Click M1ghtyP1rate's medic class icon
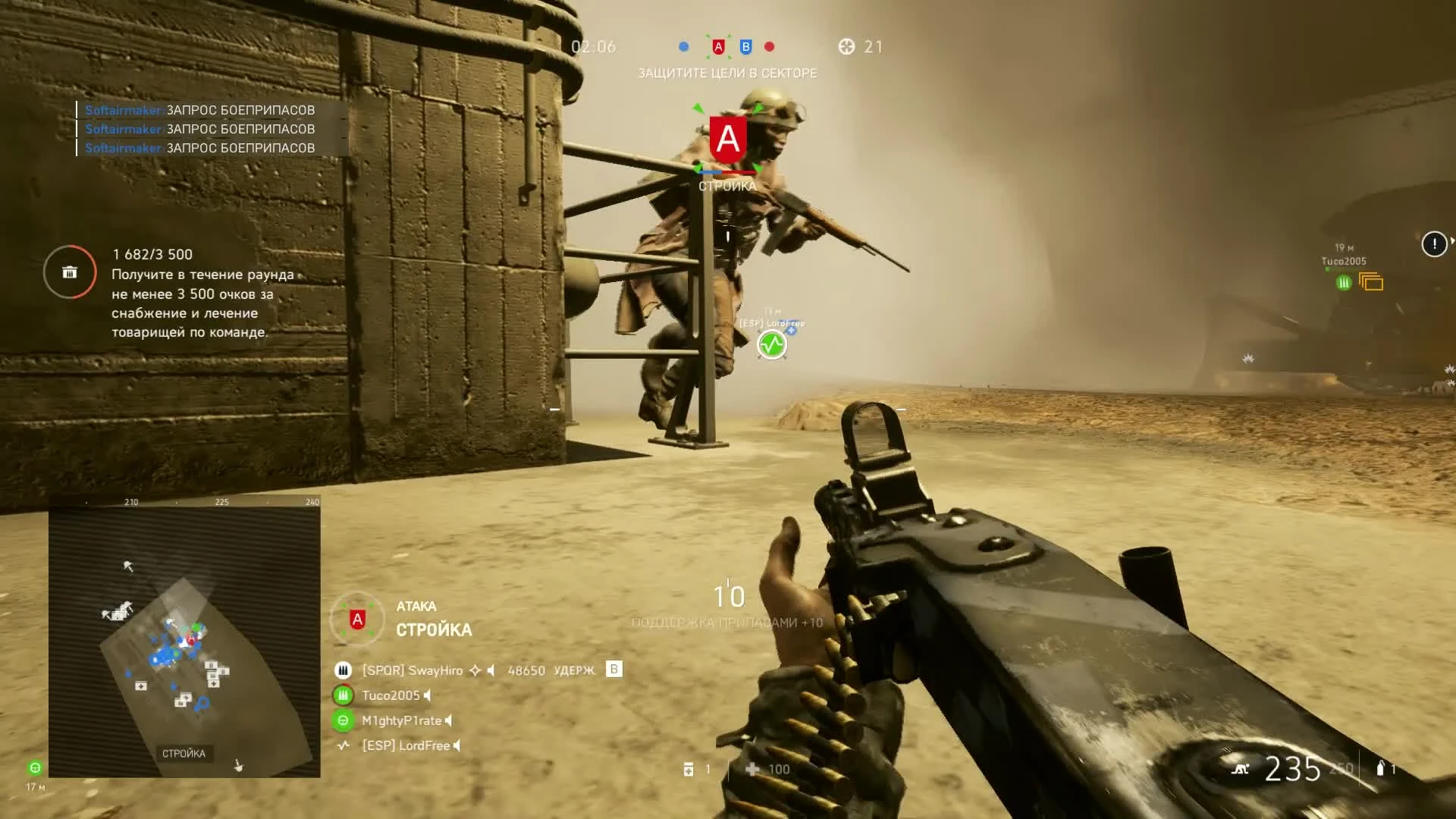This screenshot has height=819, width=1456. [344, 721]
